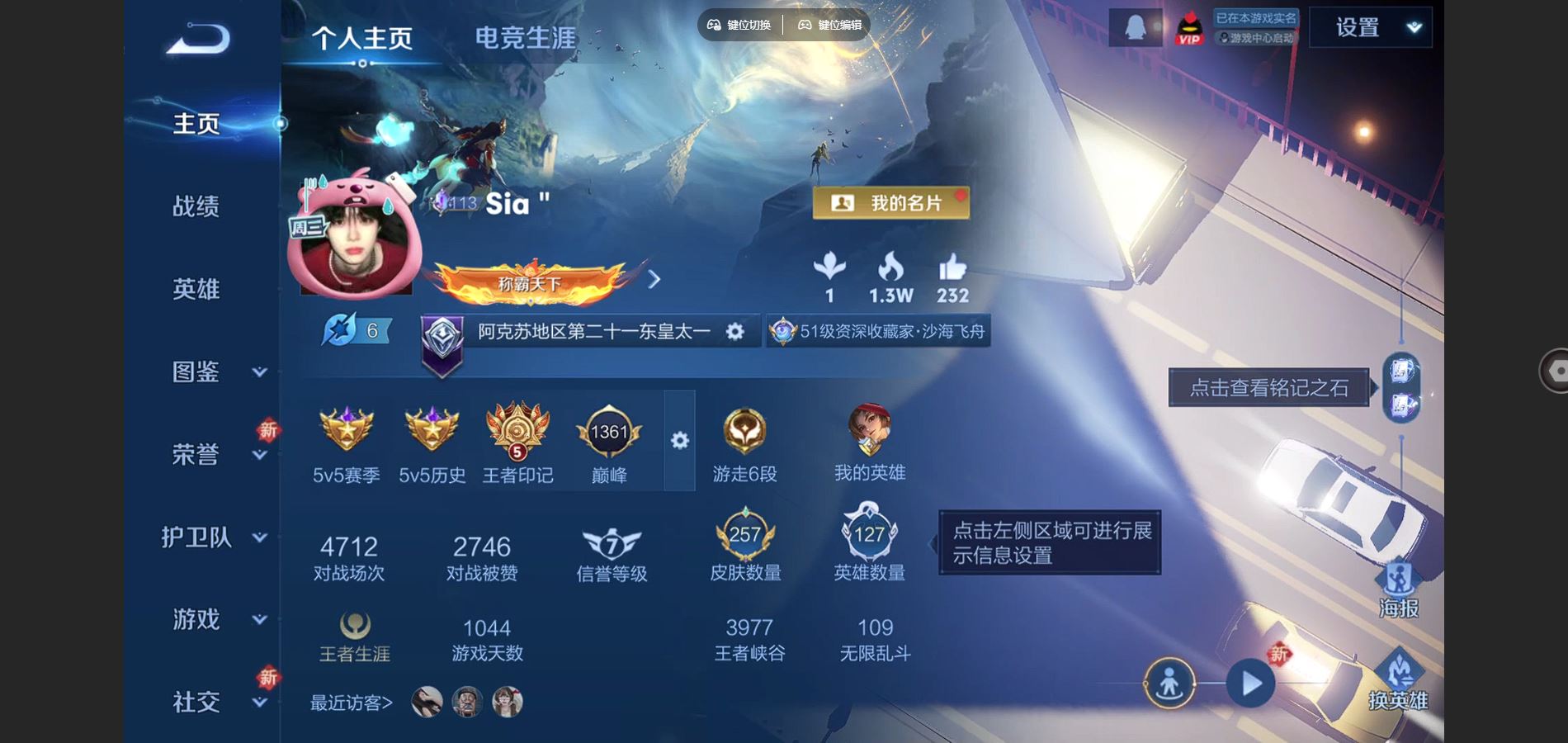Switch to the 电竞生涯 tab

(525, 37)
